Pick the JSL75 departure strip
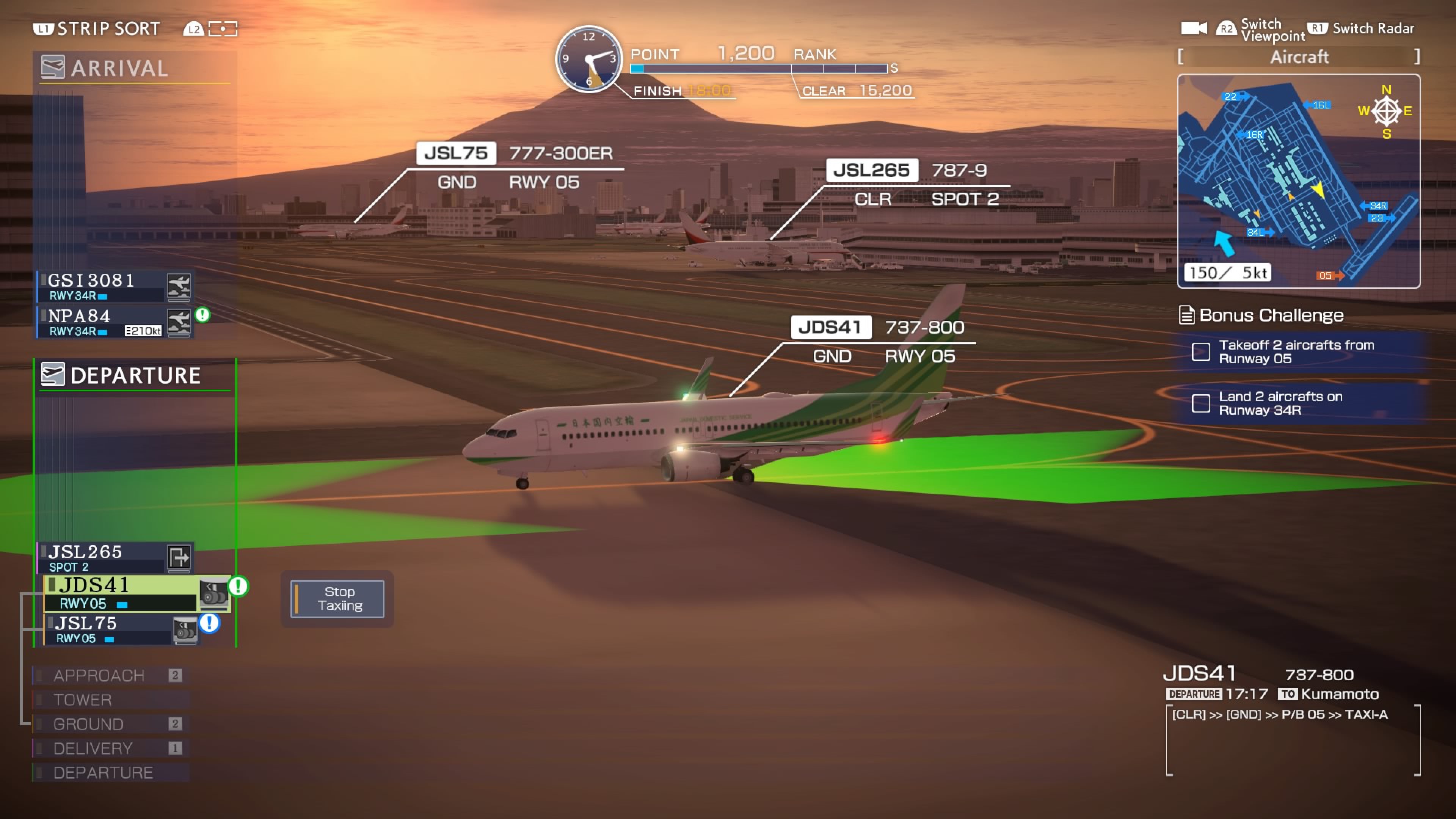 tap(110, 630)
